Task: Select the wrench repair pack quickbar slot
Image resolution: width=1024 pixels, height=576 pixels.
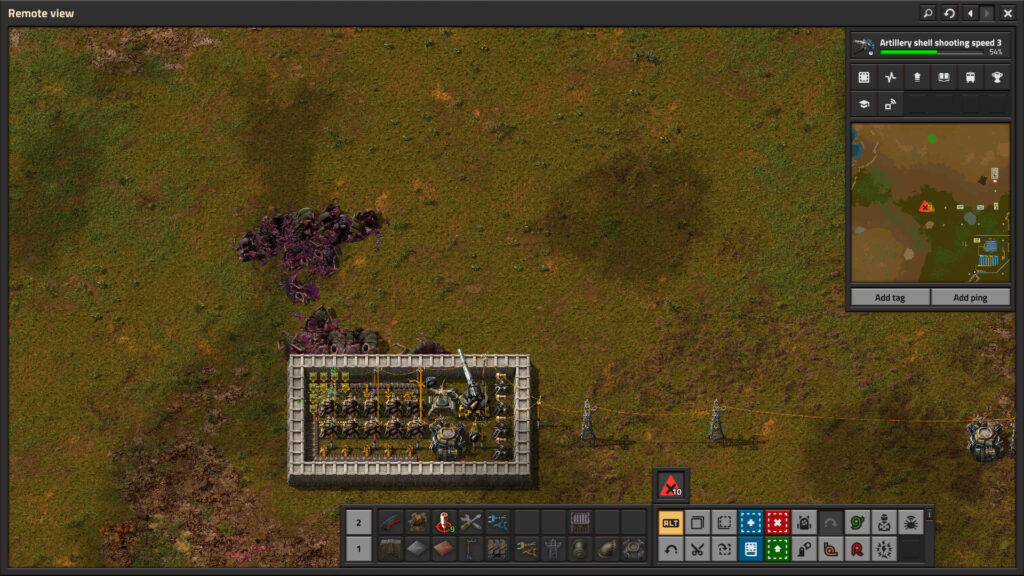Action: [471, 522]
